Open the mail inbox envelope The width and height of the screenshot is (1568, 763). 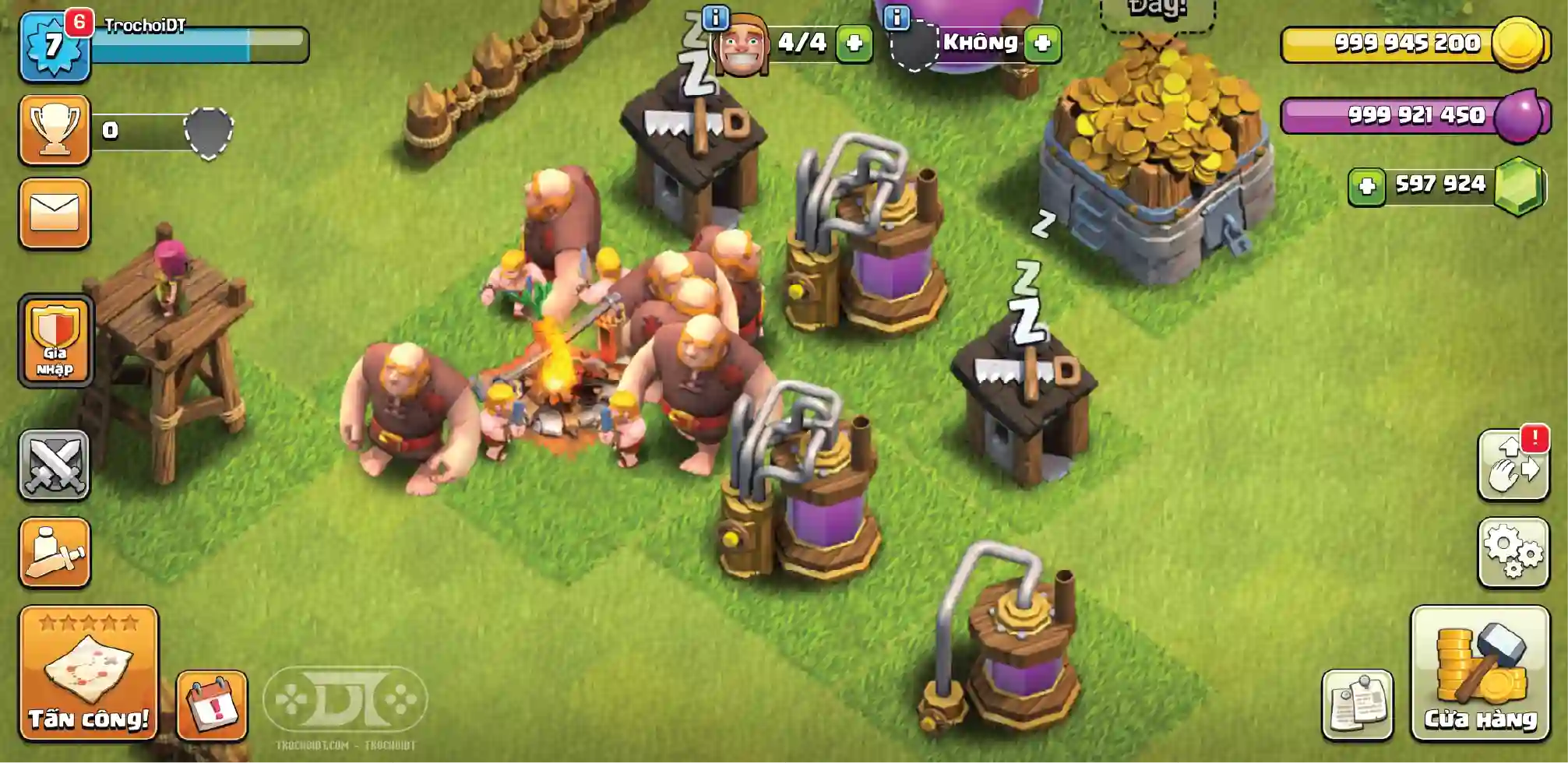click(55, 213)
